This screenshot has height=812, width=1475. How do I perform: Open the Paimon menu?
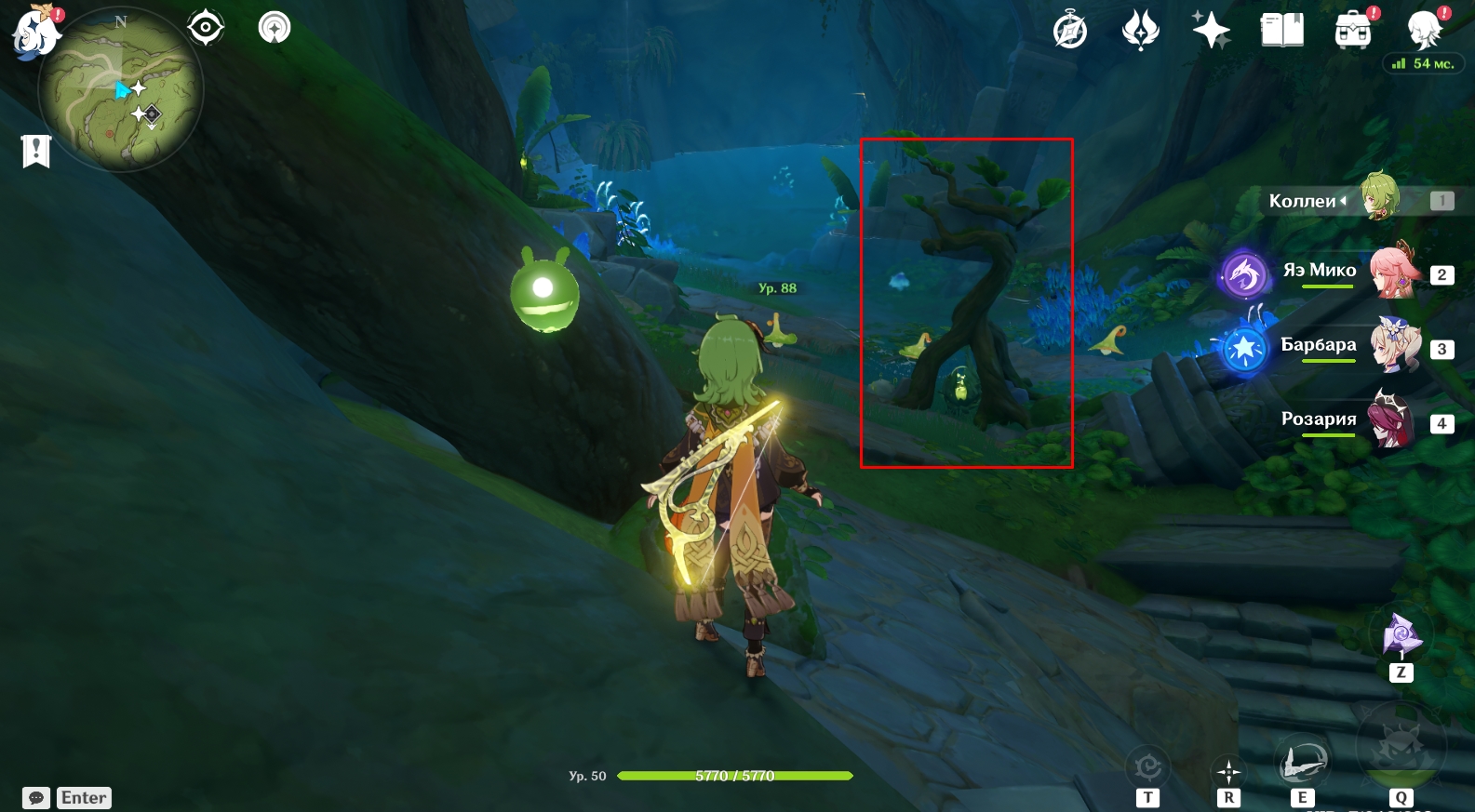tap(35, 30)
